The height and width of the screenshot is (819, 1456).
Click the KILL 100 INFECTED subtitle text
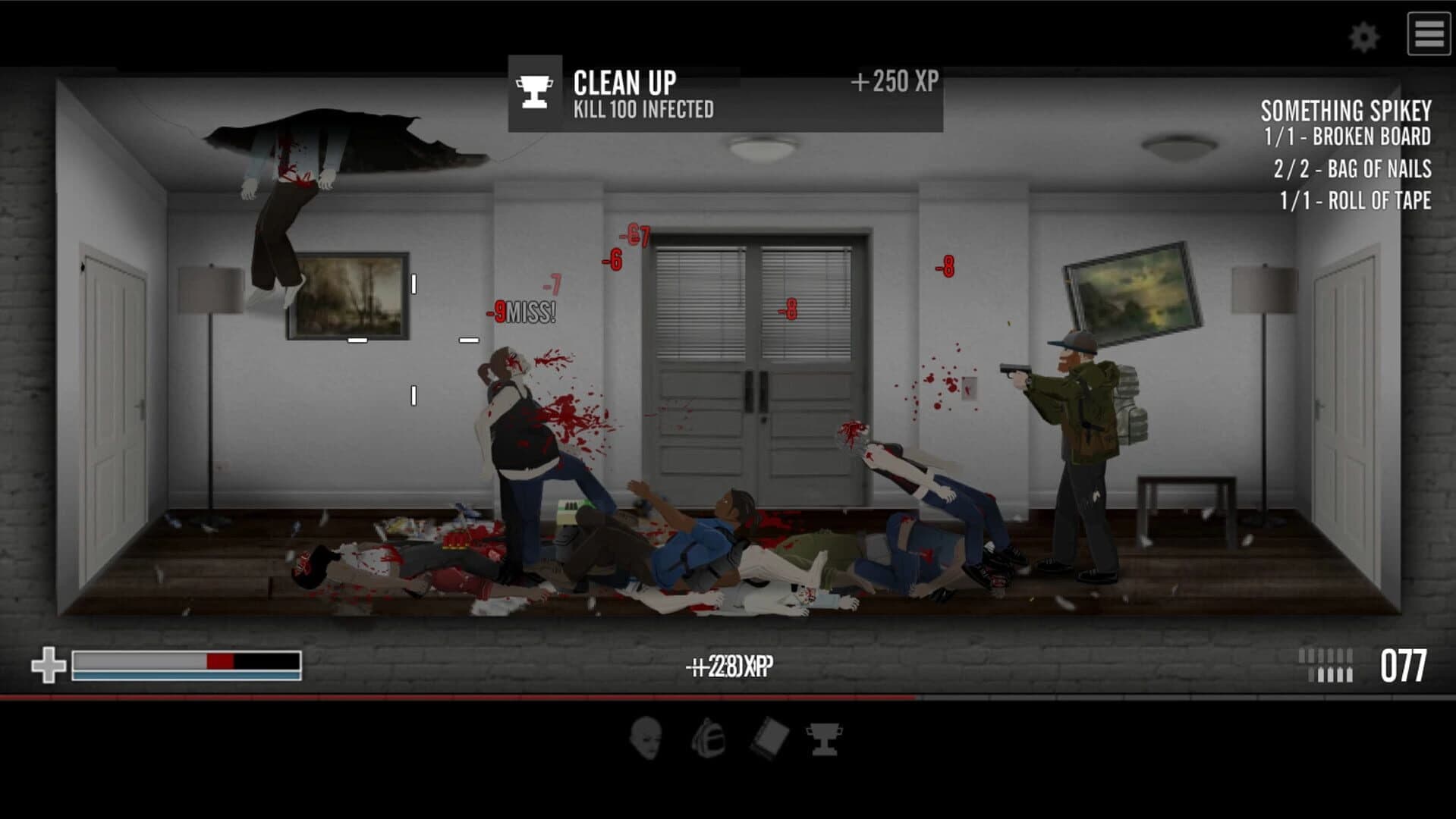pyautogui.click(x=642, y=108)
